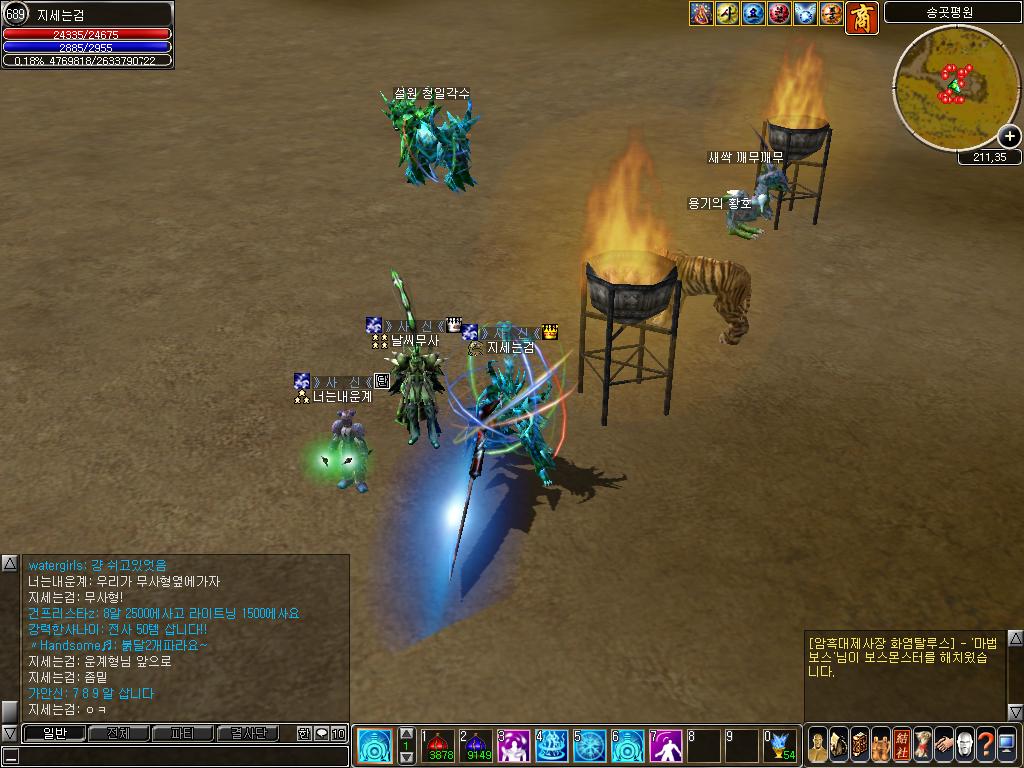Toggle the 한 language input button
This screenshot has width=1024, height=768.
[x=304, y=733]
